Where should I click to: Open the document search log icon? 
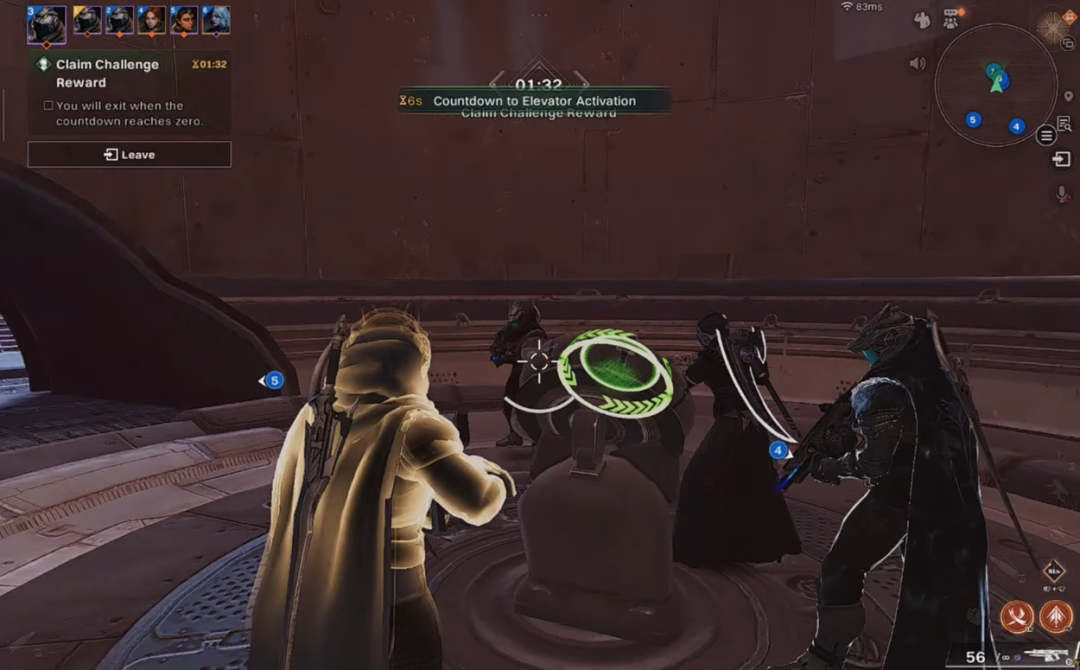pyautogui.click(x=1064, y=123)
